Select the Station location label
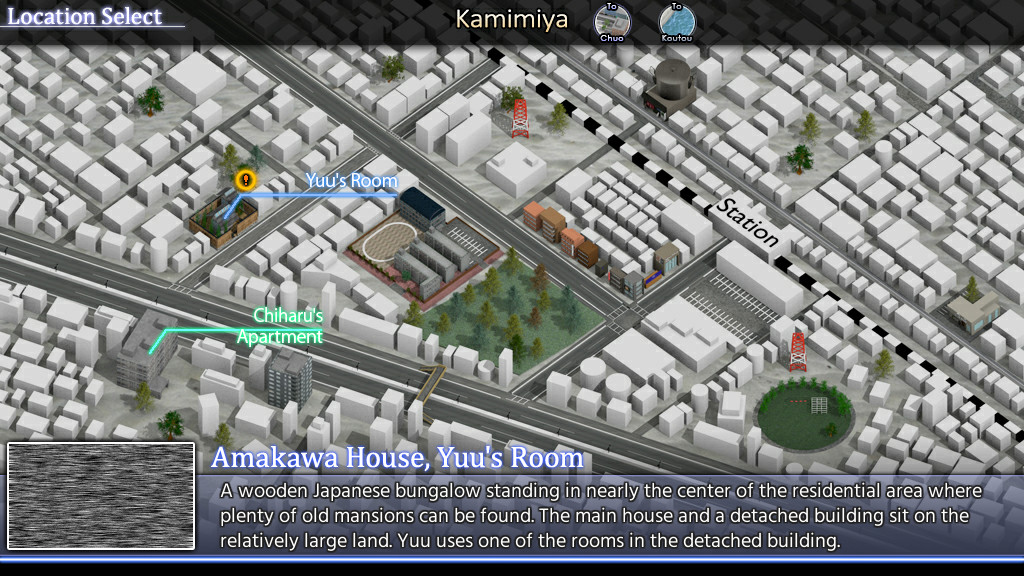Viewport: 1024px width, 576px height. pyautogui.click(x=746, y=222)
